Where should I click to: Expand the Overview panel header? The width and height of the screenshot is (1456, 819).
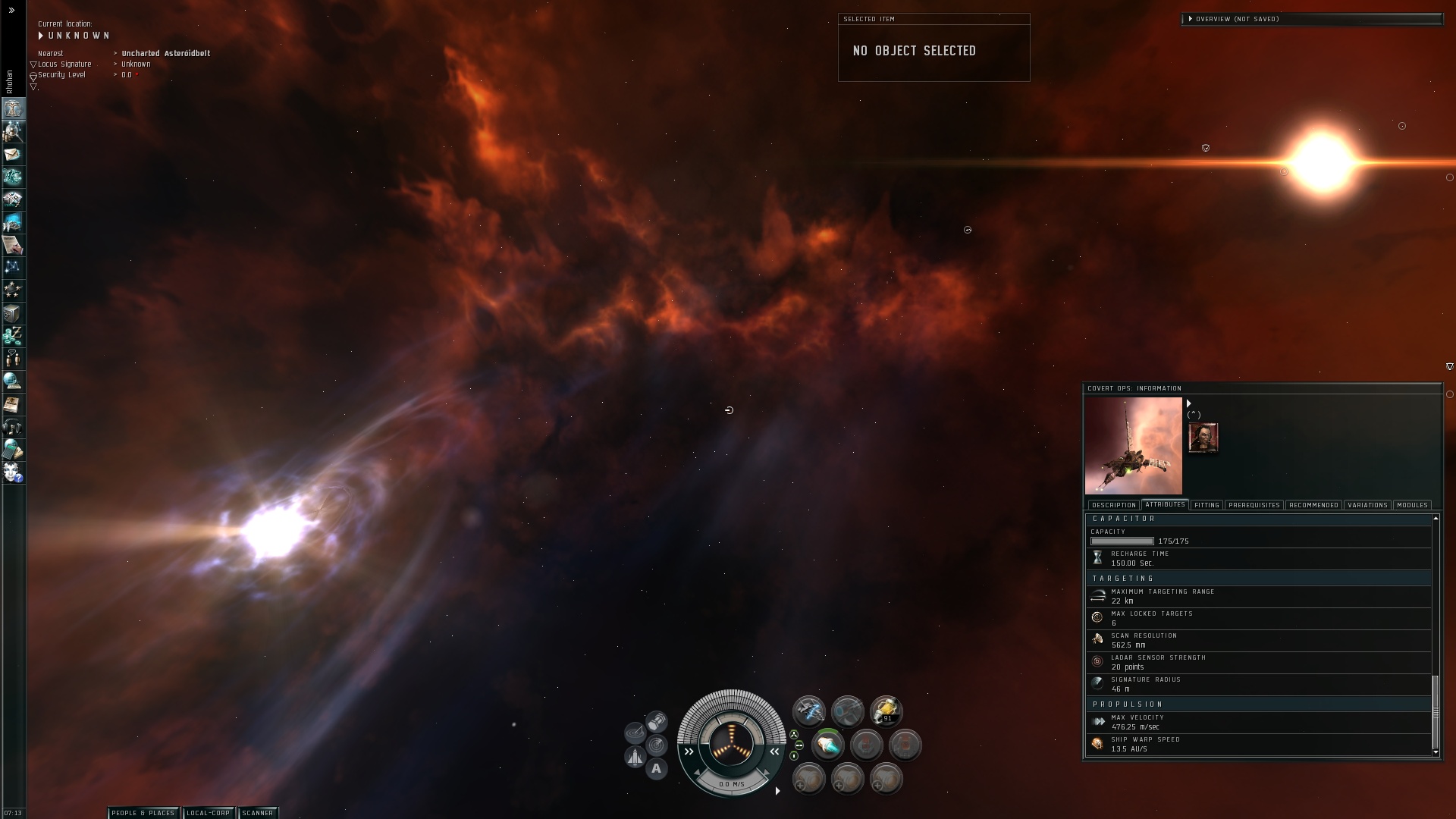click(x=1191, y=19)
